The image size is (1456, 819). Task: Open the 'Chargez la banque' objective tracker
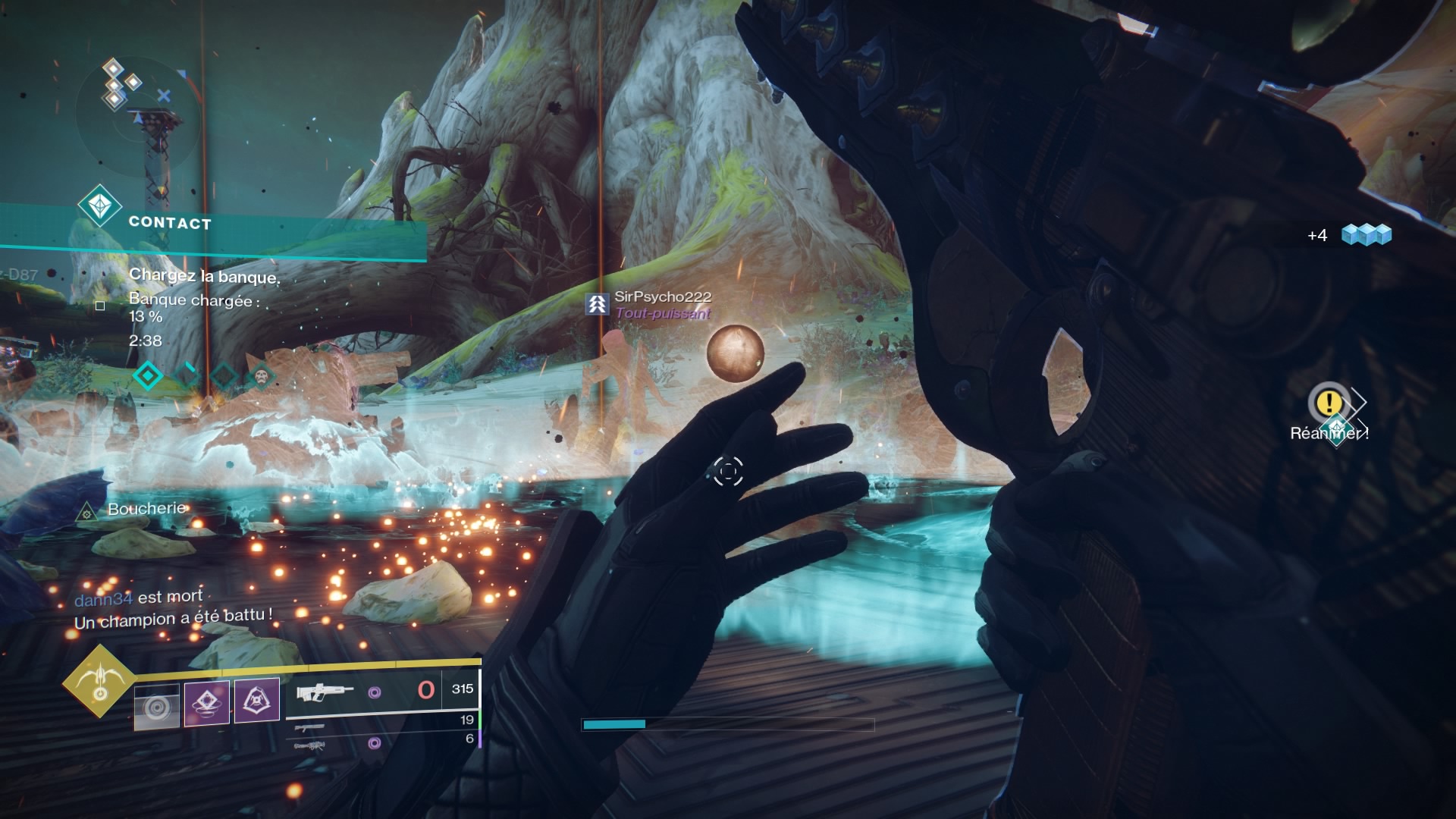[204, 276]
